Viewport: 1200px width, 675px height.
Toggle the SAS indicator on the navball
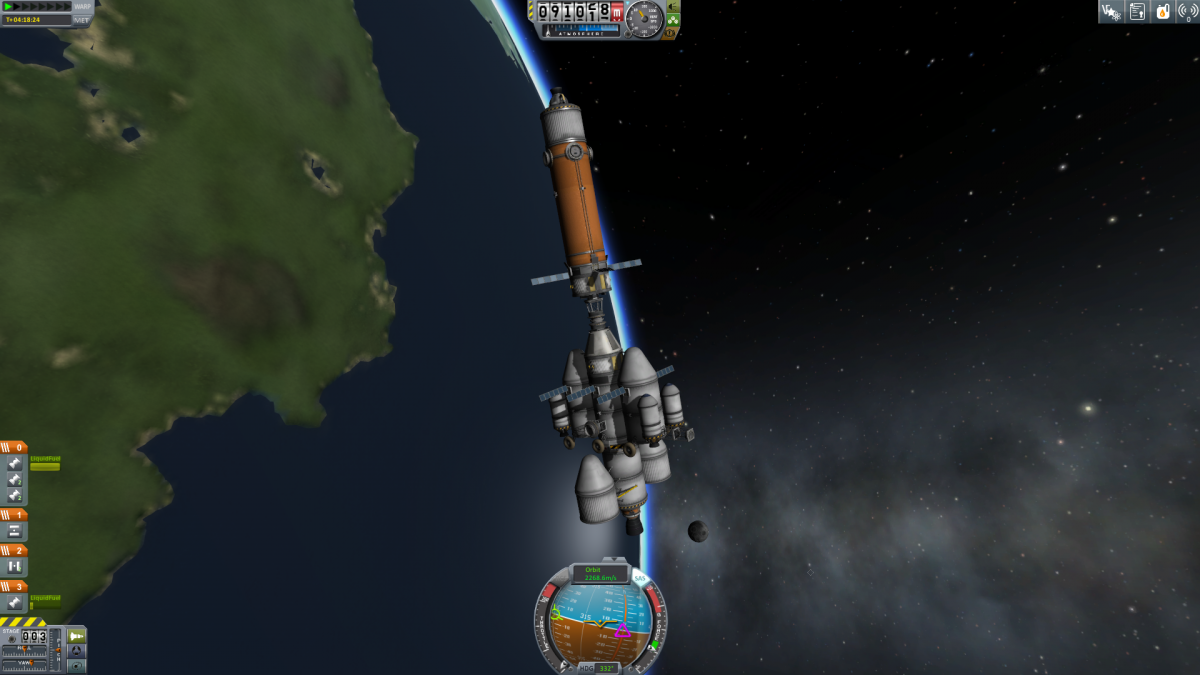639,579
